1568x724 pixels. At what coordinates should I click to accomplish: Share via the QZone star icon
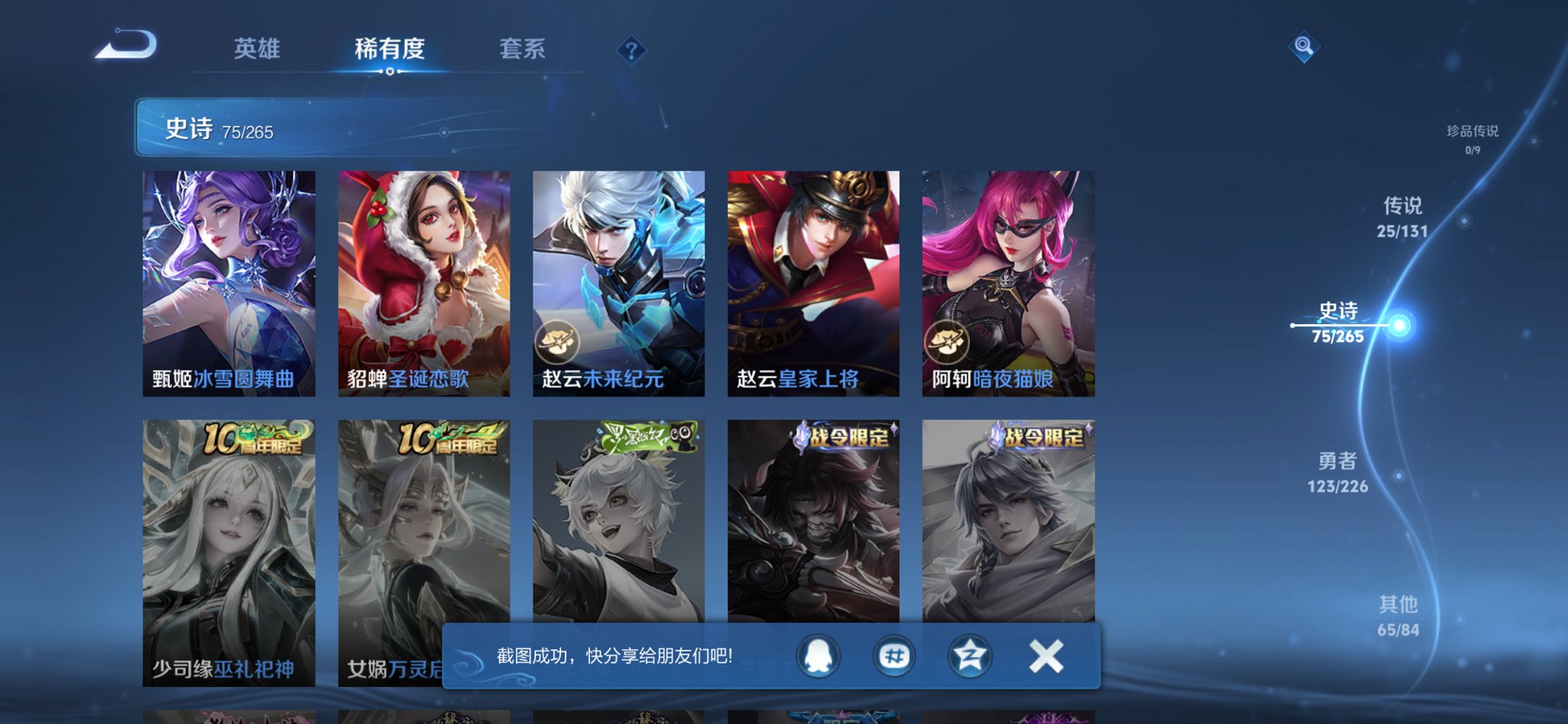(971, 656)
